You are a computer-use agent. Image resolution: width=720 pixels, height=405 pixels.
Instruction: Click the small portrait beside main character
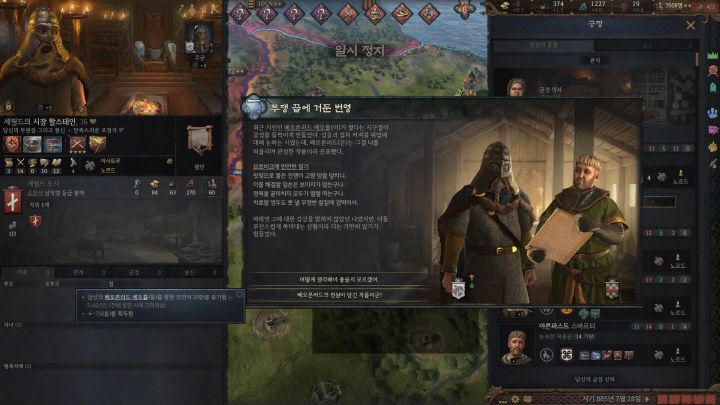(x=199, y=38)
